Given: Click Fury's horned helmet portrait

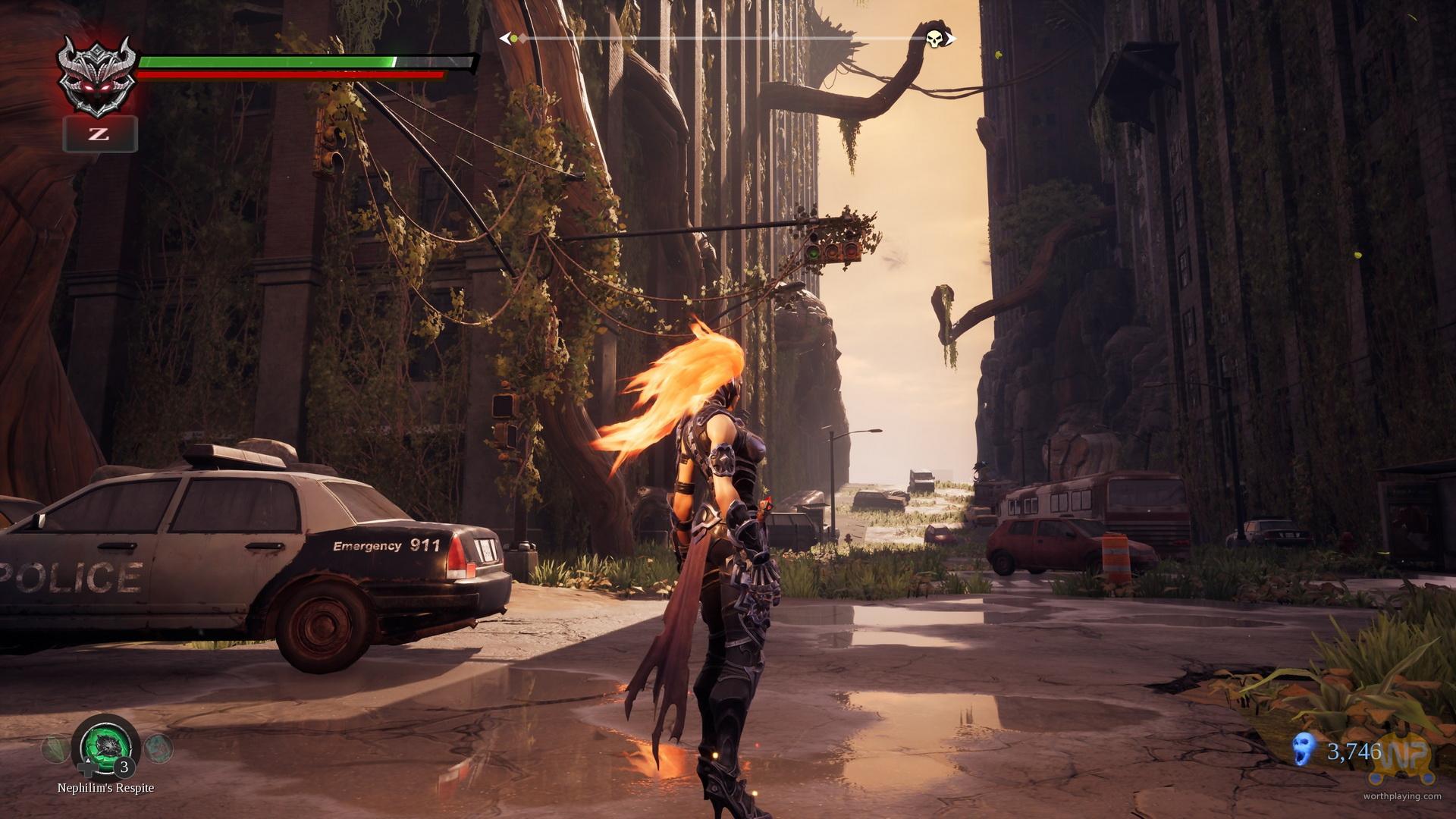Looking at the screenshot, I should tap(99, 77).
